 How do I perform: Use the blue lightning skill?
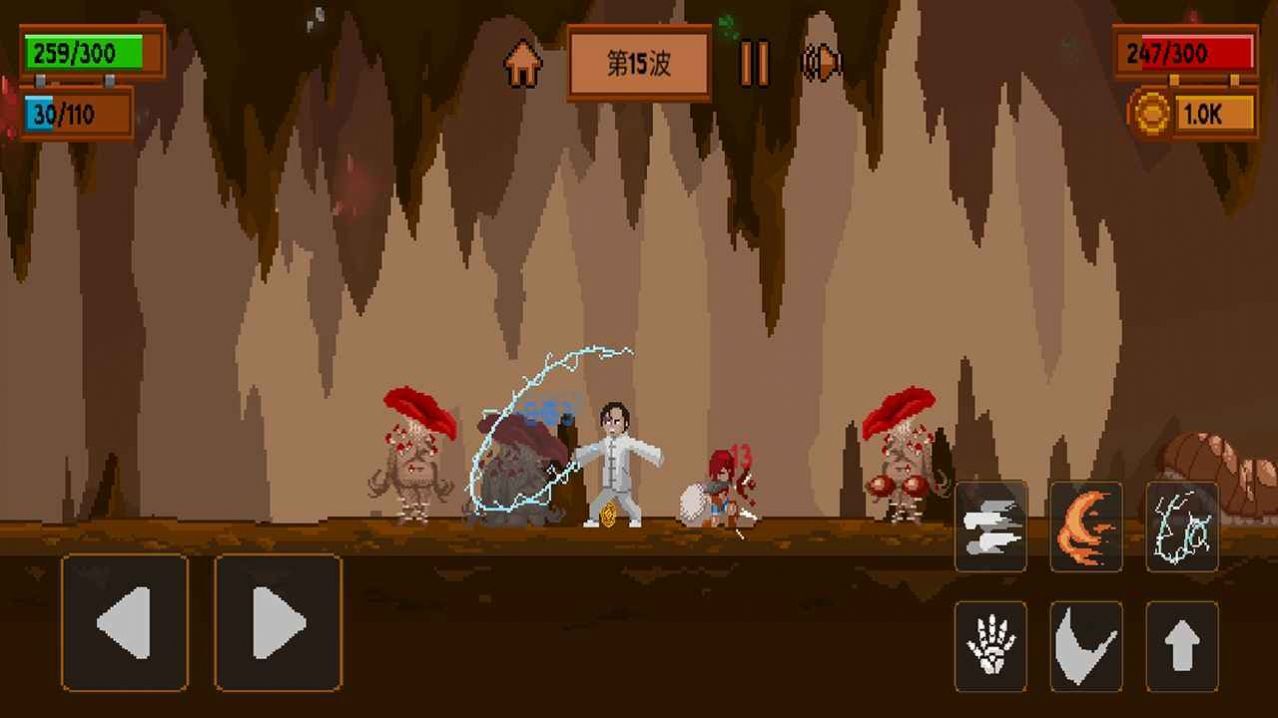pos(1182,526)
